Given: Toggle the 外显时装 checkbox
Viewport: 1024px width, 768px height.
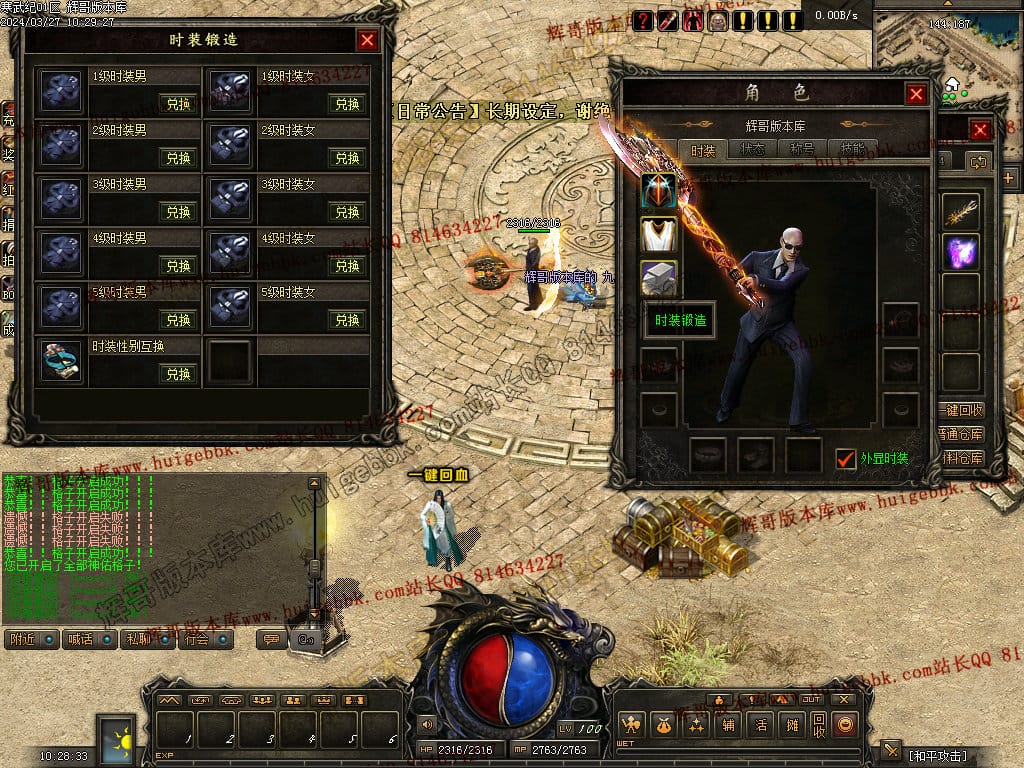Looking at the screenshot, I should point(846,458).
